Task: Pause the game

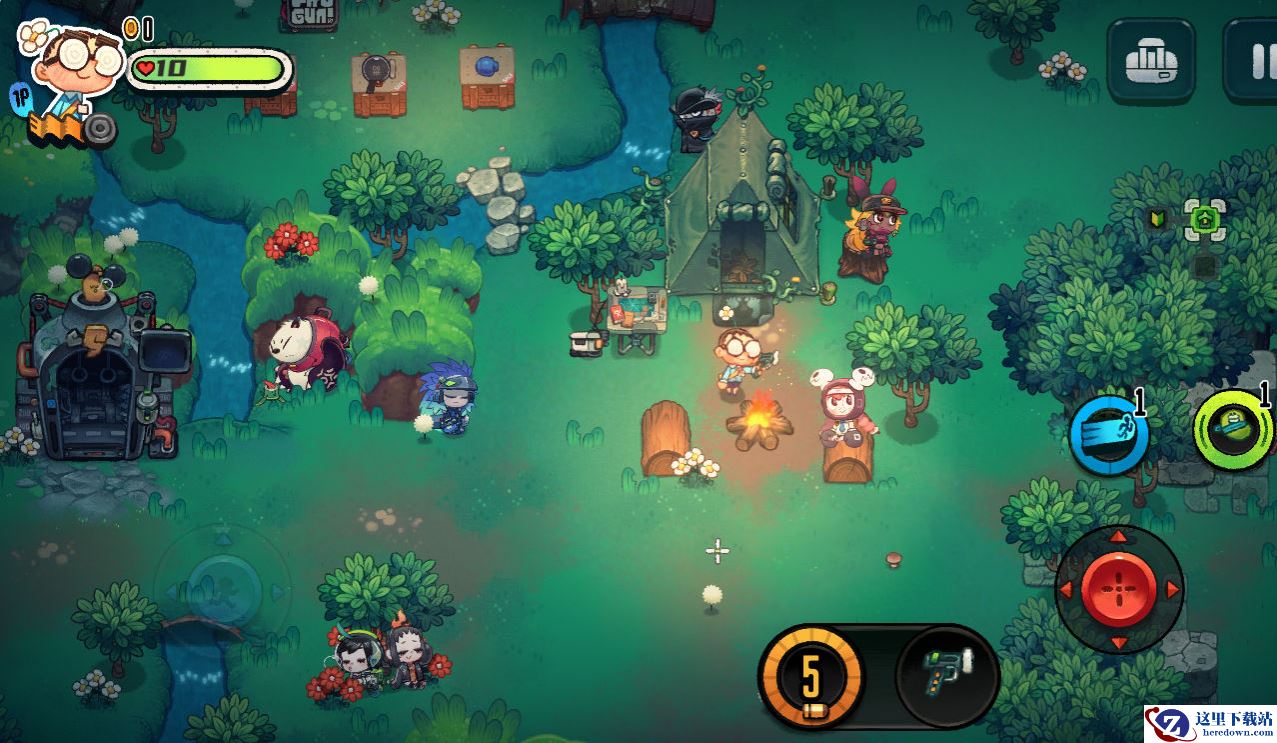Action: 1255,61
